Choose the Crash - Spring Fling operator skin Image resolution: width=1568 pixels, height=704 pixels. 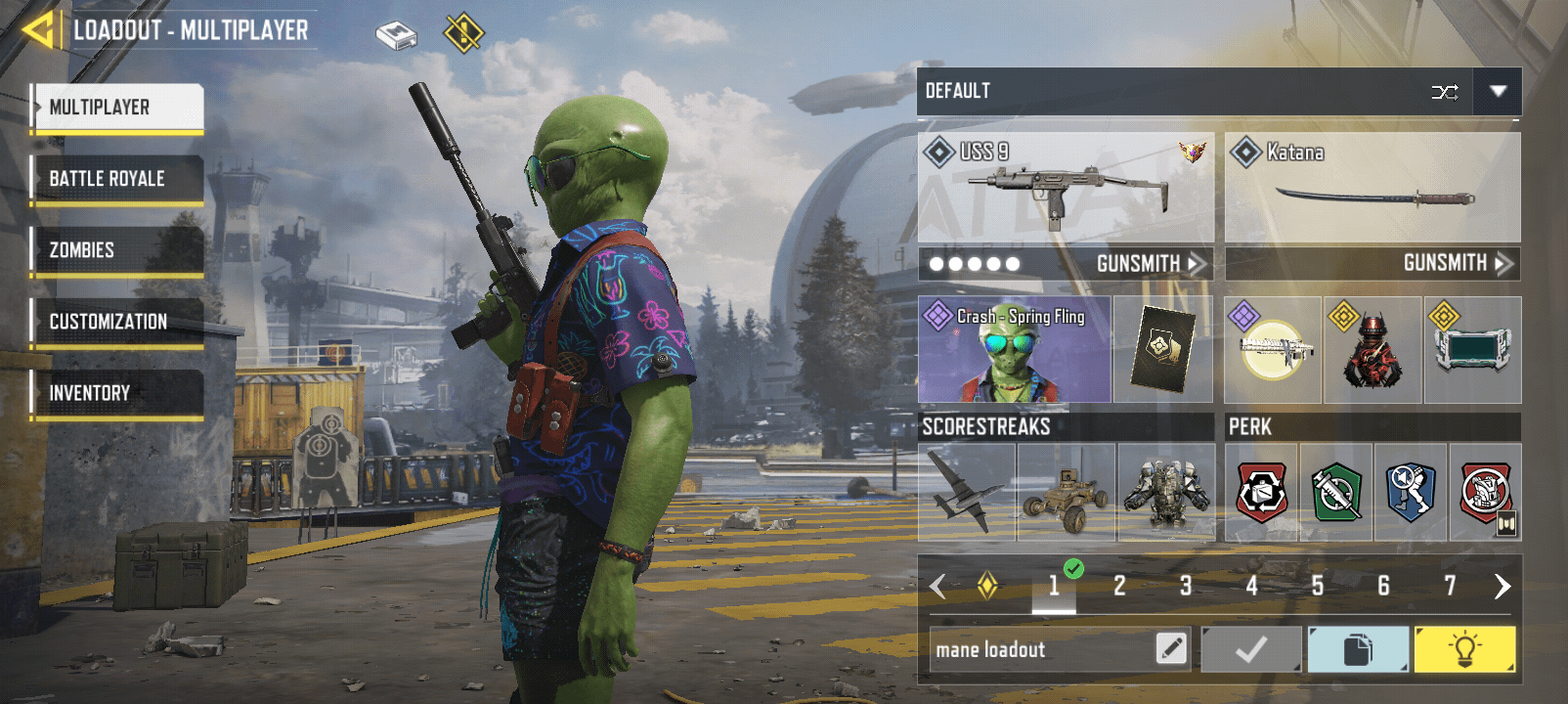(1014, 350)
